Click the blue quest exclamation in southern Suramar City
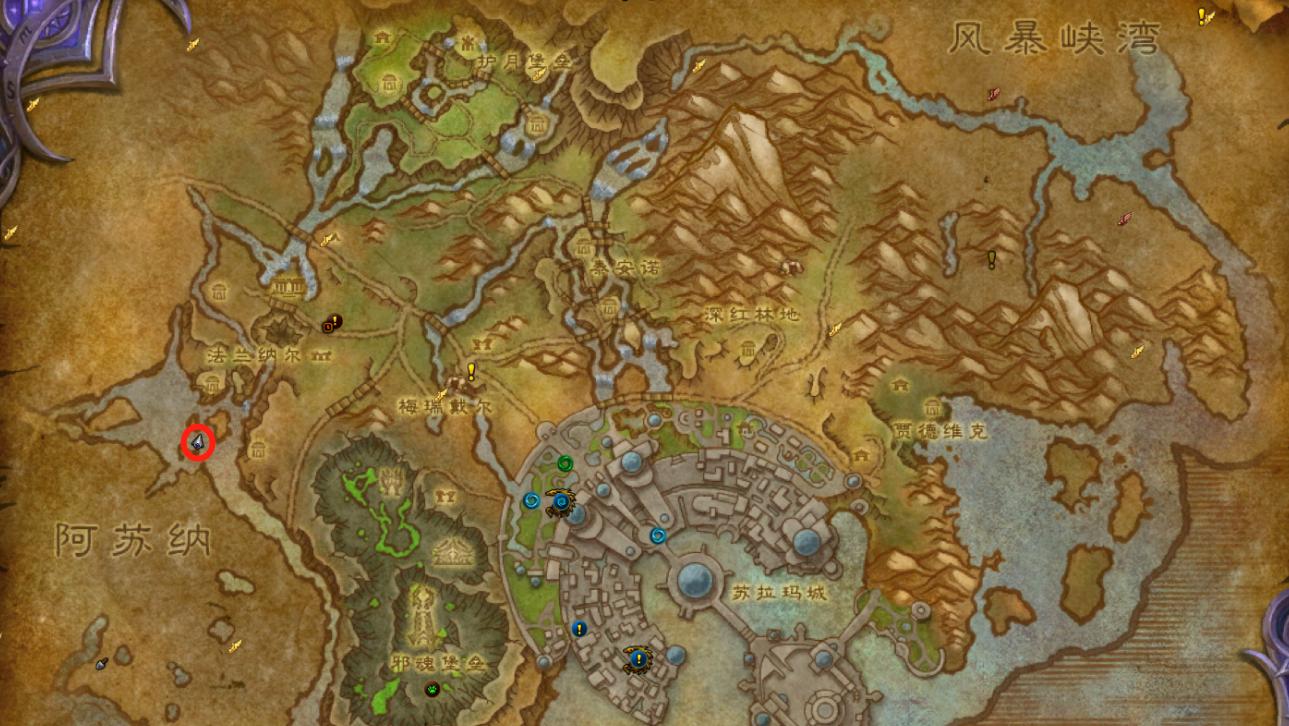 (x=579, y=629)
